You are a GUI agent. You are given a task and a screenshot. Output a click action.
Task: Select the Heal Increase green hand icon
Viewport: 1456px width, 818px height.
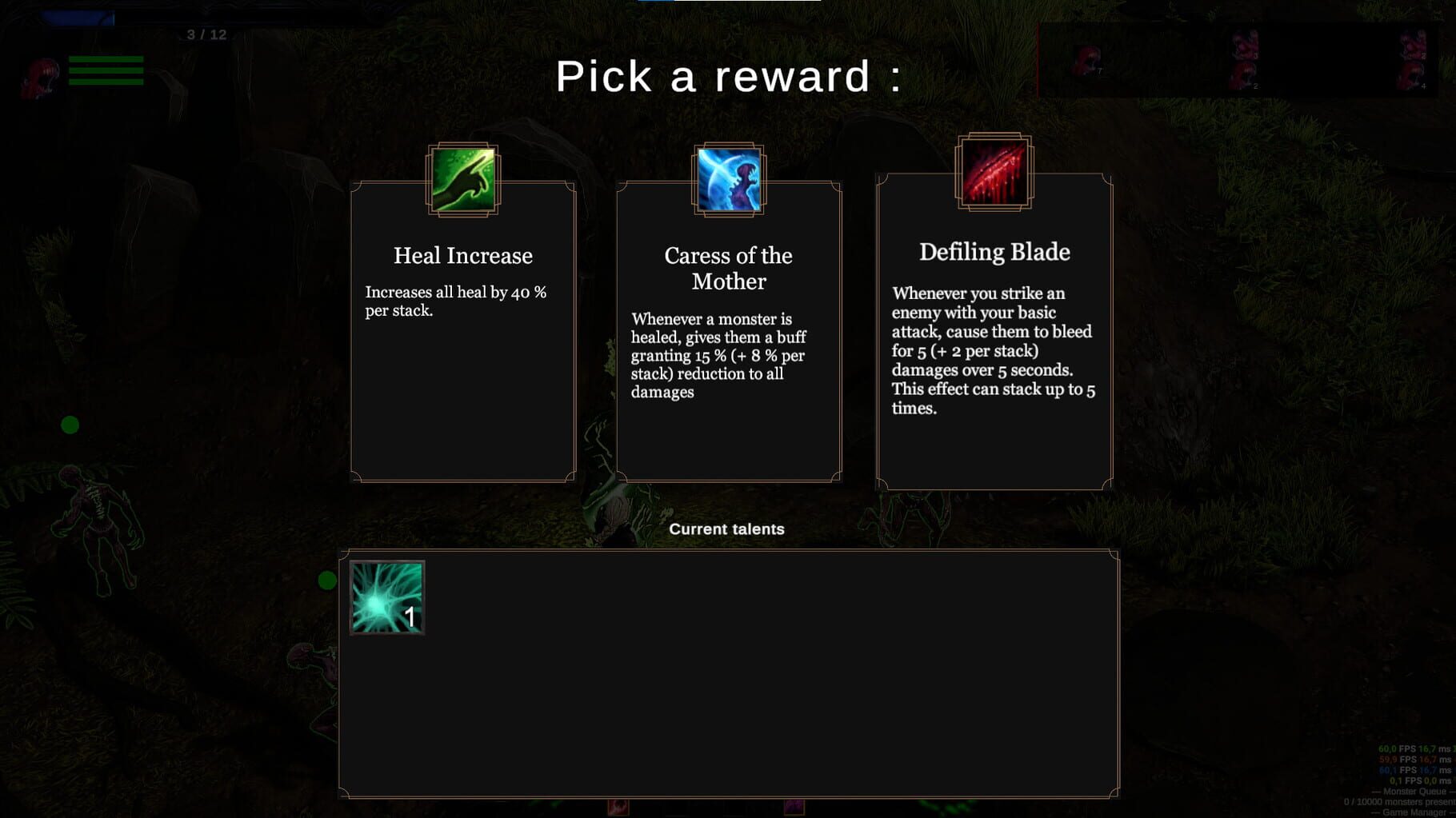pos(464,181)
